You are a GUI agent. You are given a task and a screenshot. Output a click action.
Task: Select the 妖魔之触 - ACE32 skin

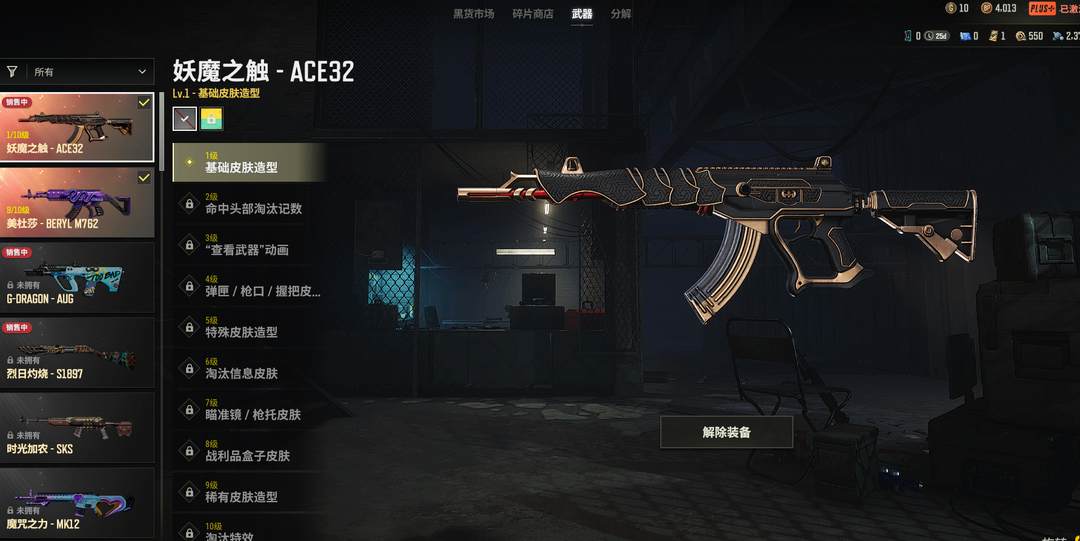pyautogui.click(x=77, y=128)
